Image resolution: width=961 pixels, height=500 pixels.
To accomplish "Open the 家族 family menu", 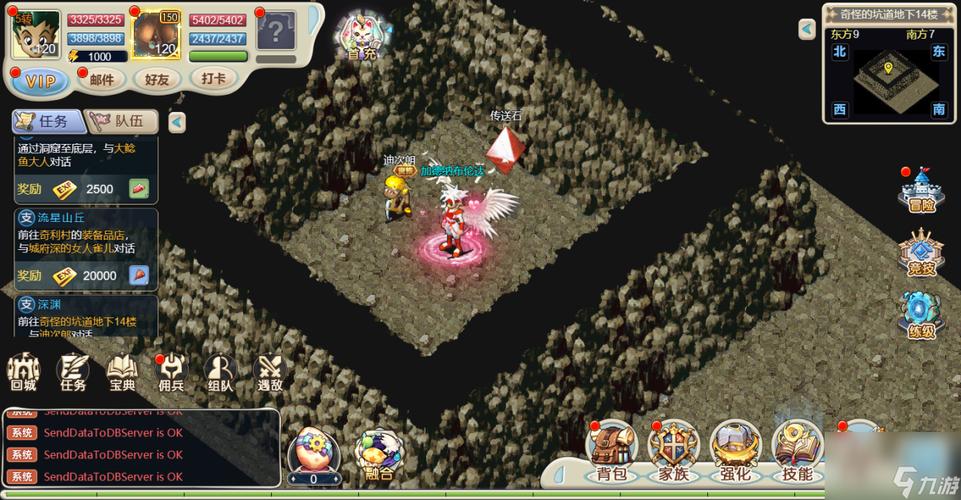I will pyautogui.click(x=673, y=450).
